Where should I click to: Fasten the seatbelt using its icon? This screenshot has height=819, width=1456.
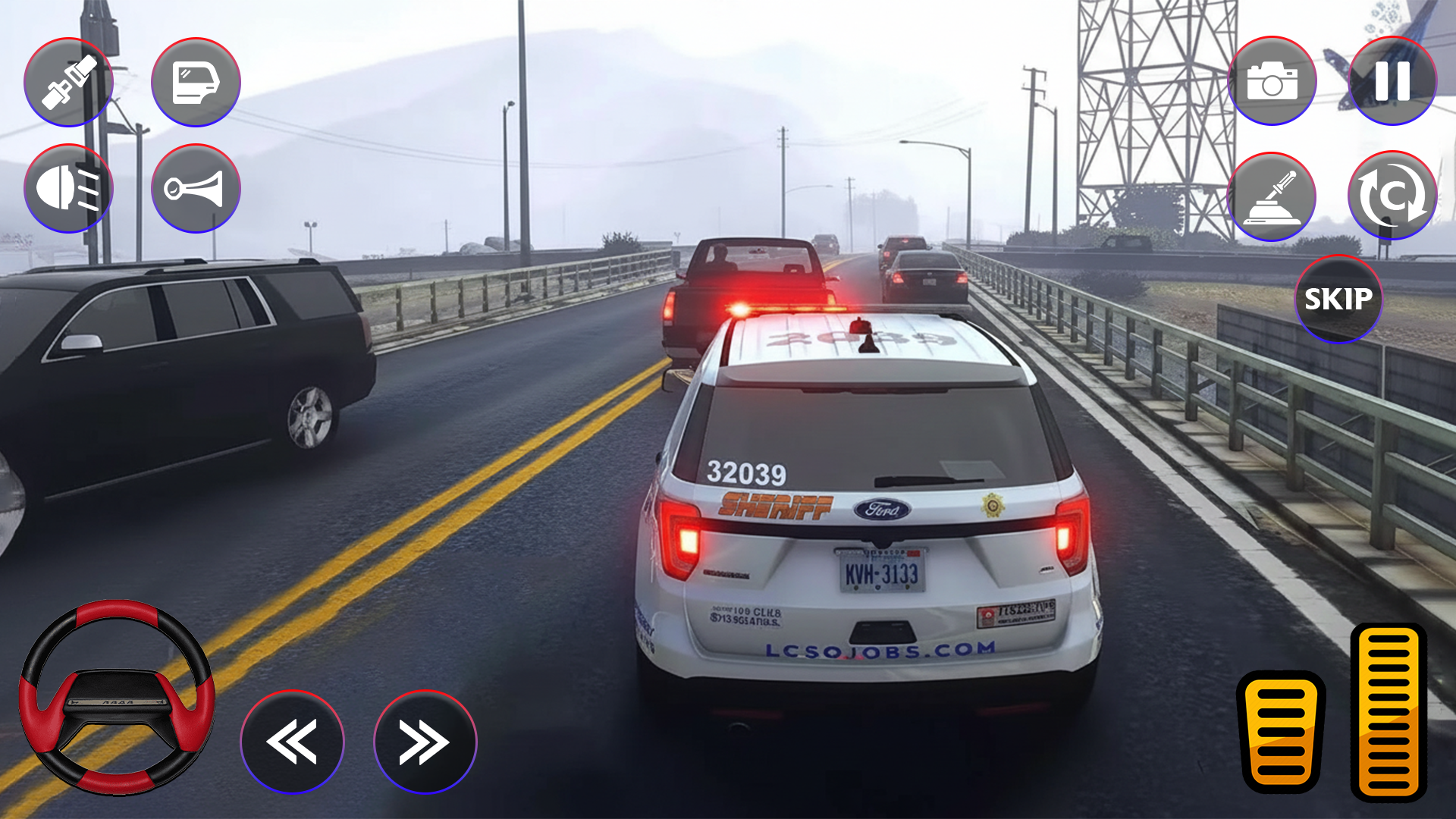point(68,82)
